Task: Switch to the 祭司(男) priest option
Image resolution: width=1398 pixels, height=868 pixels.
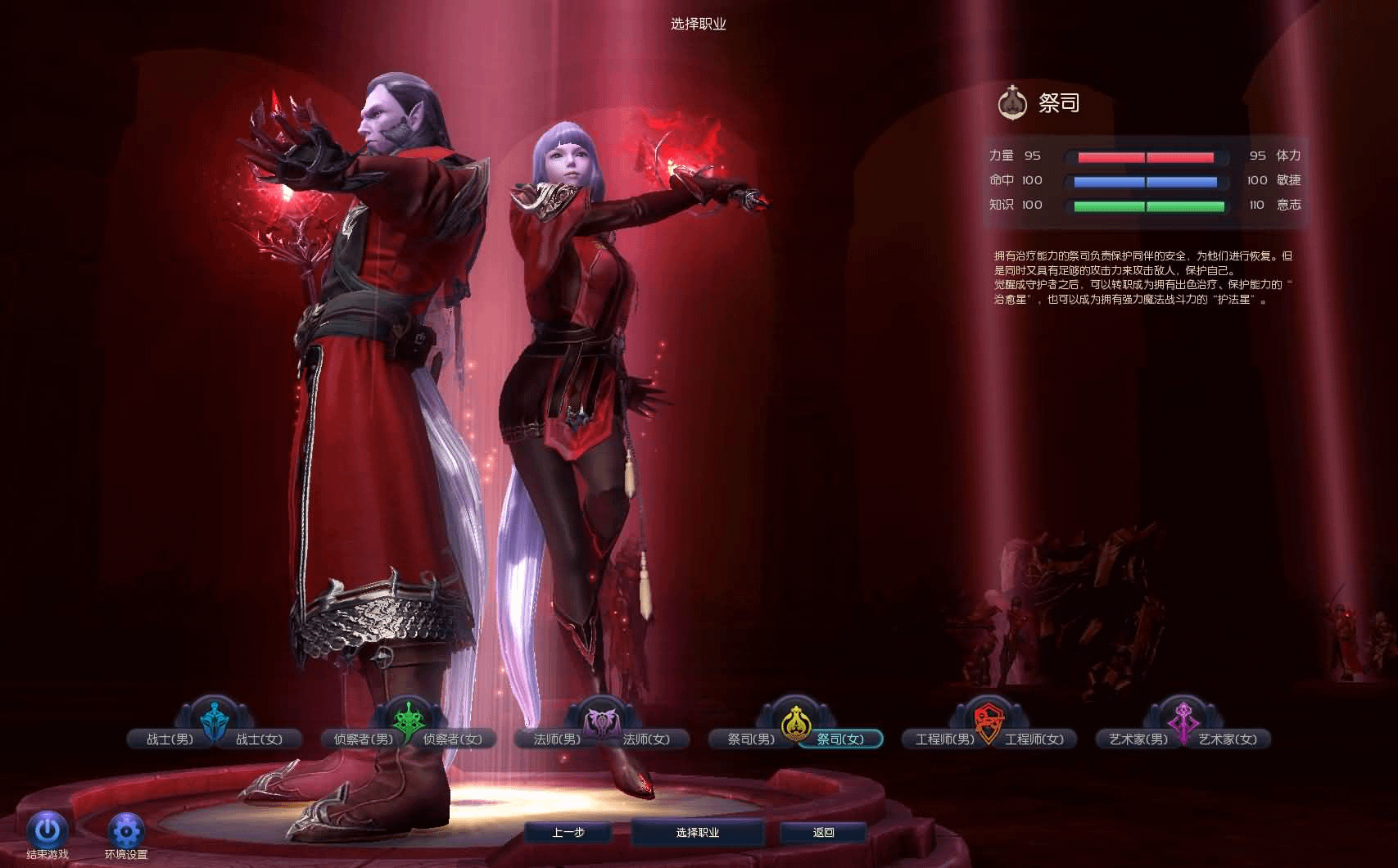Action: tap(750, 739)
